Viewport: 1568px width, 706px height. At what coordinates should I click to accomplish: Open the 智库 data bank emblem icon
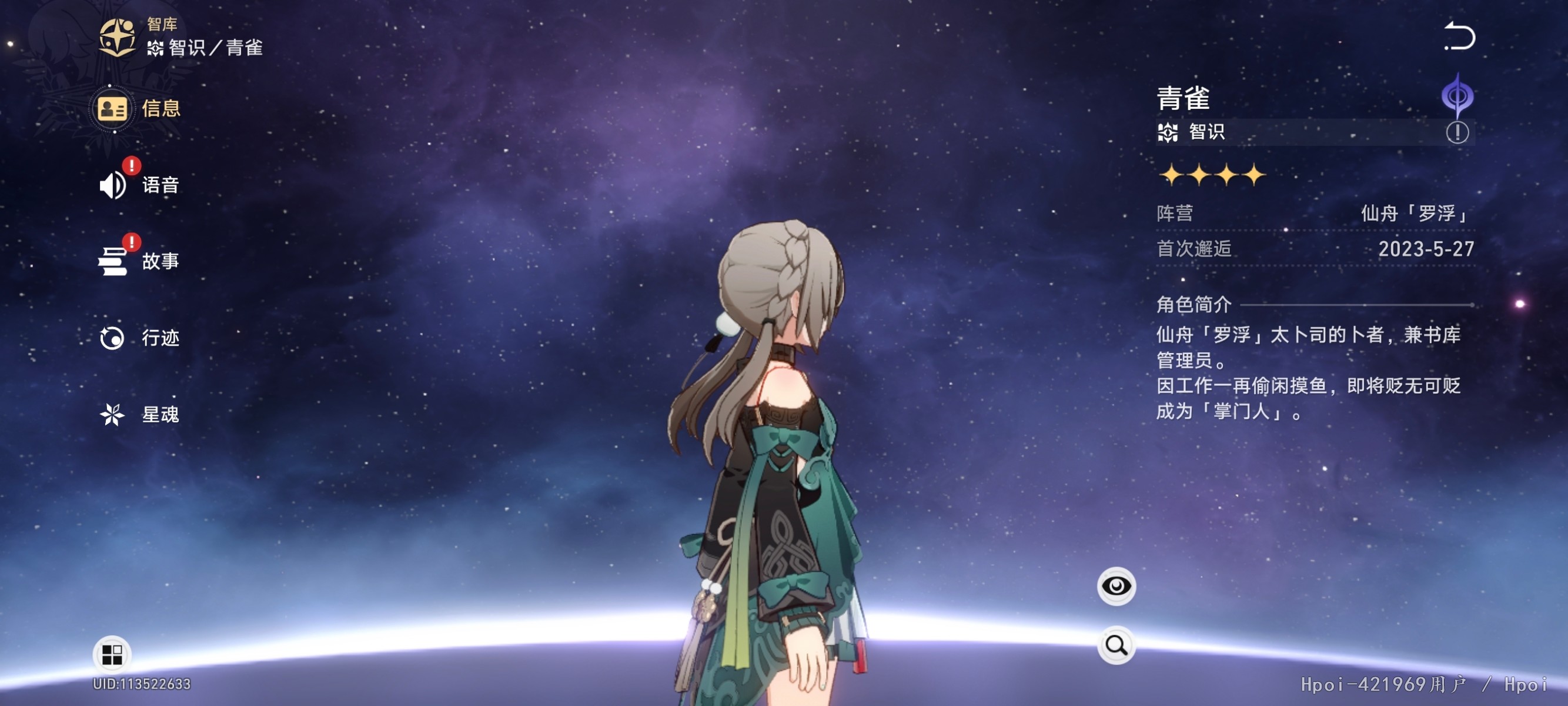(x=117, y=36)
